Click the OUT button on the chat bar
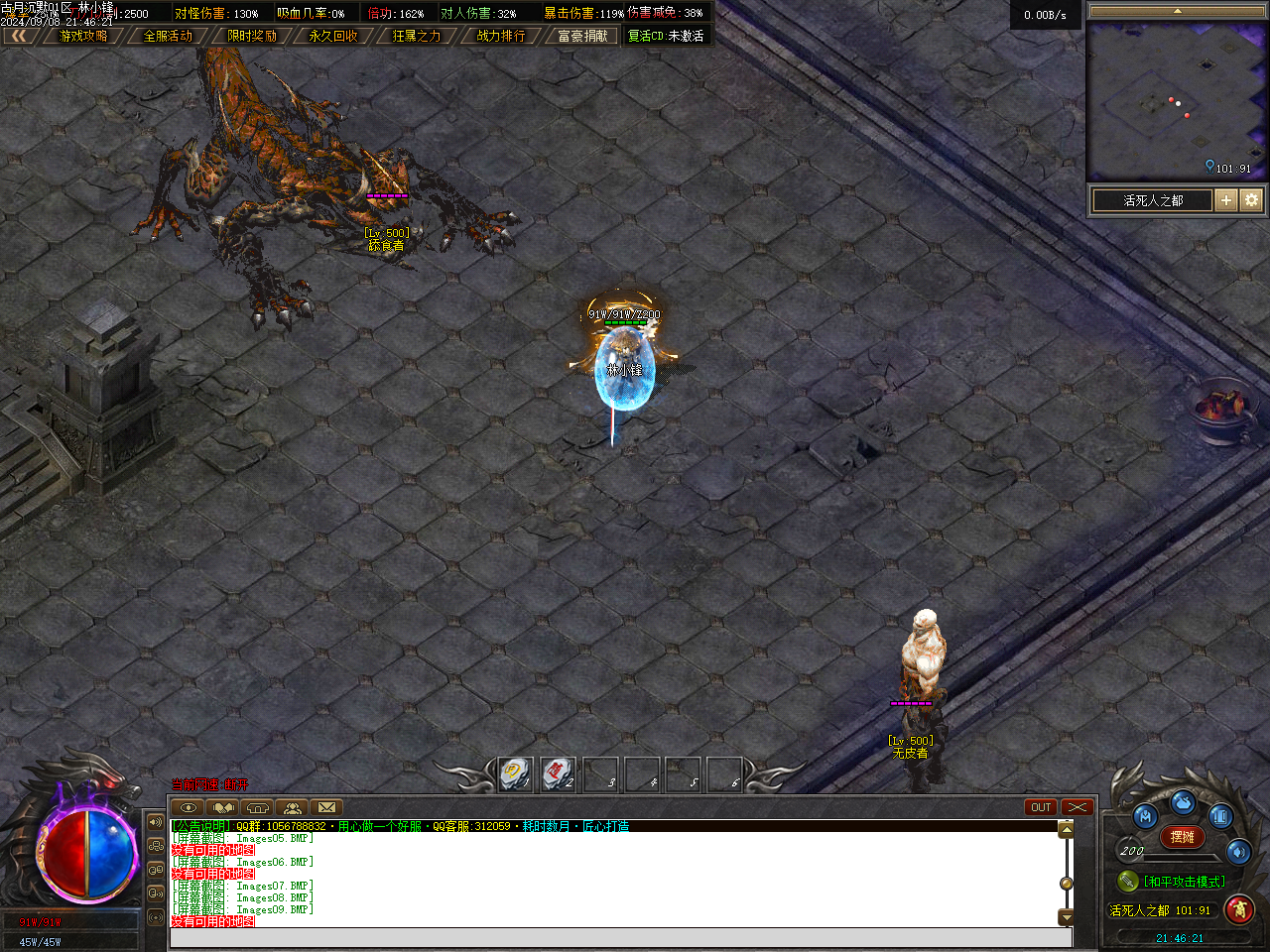 tap(1041, 807)
